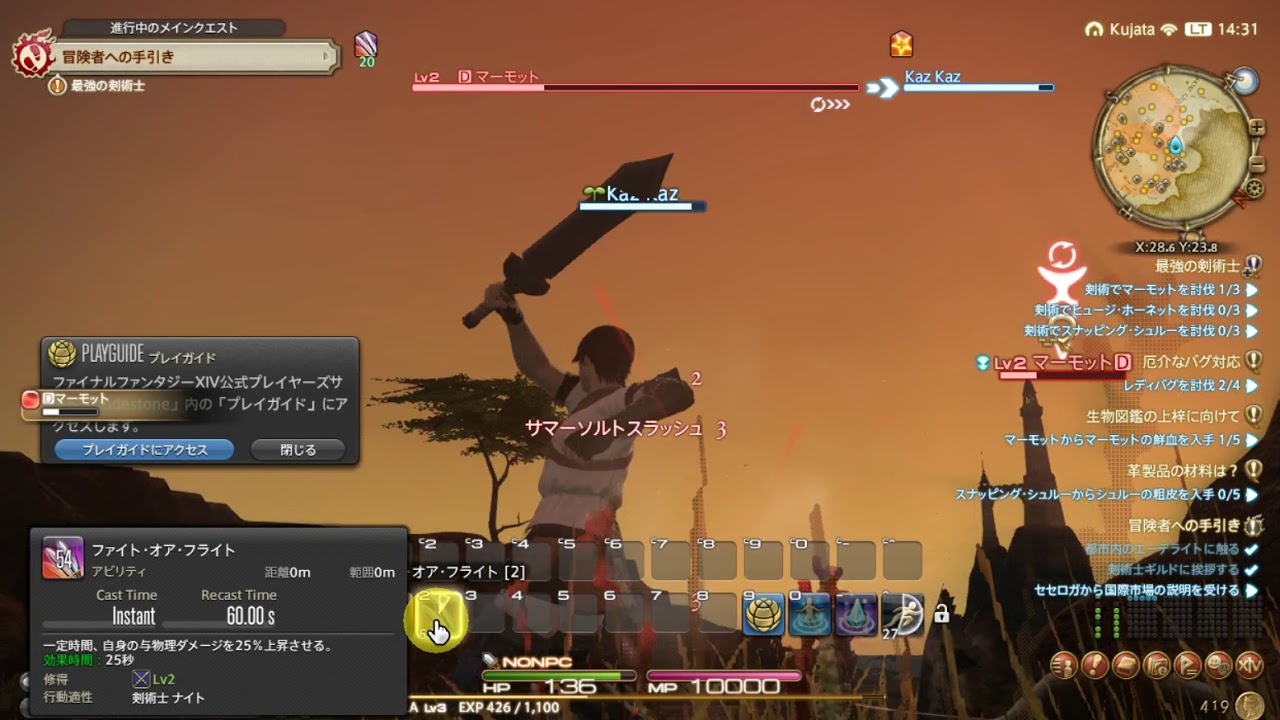Open the exclamation mark duty menu icon
The width and height of the screenshot is (1280, 720).
tap(1095, 664)
